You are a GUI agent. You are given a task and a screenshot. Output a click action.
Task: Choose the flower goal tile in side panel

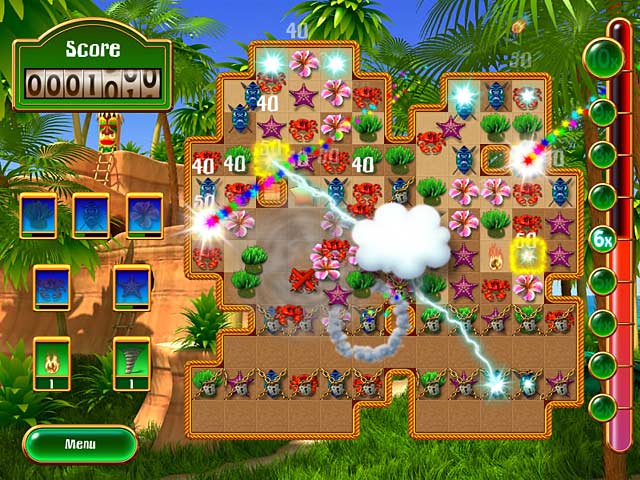click(145, 215)
